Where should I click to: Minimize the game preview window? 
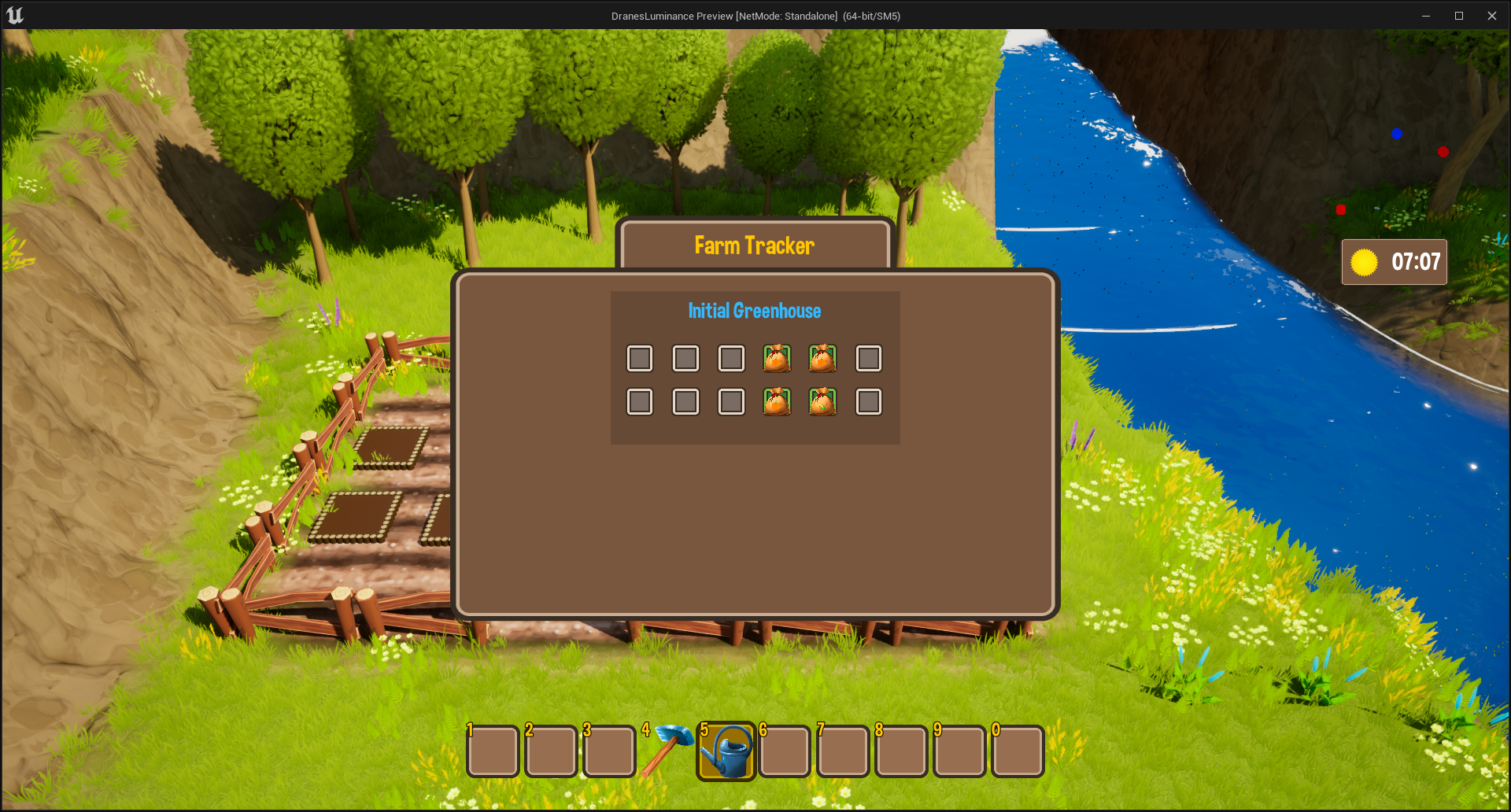[x=1426, y=16]
